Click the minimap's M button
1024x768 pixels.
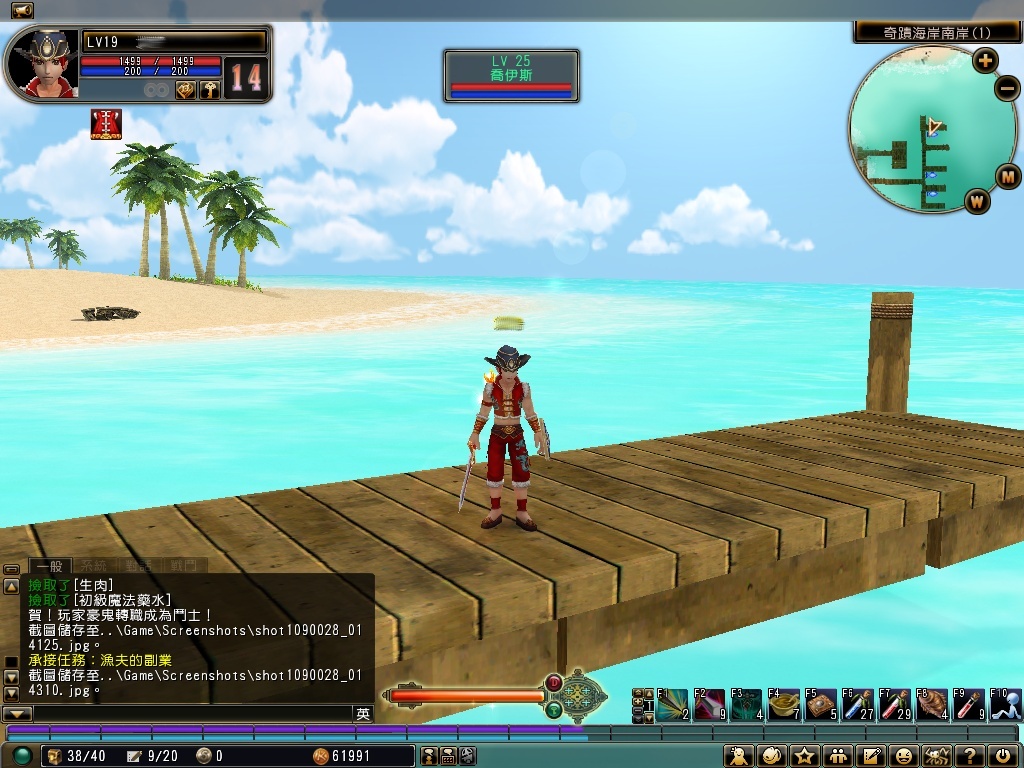point(1008,178)
